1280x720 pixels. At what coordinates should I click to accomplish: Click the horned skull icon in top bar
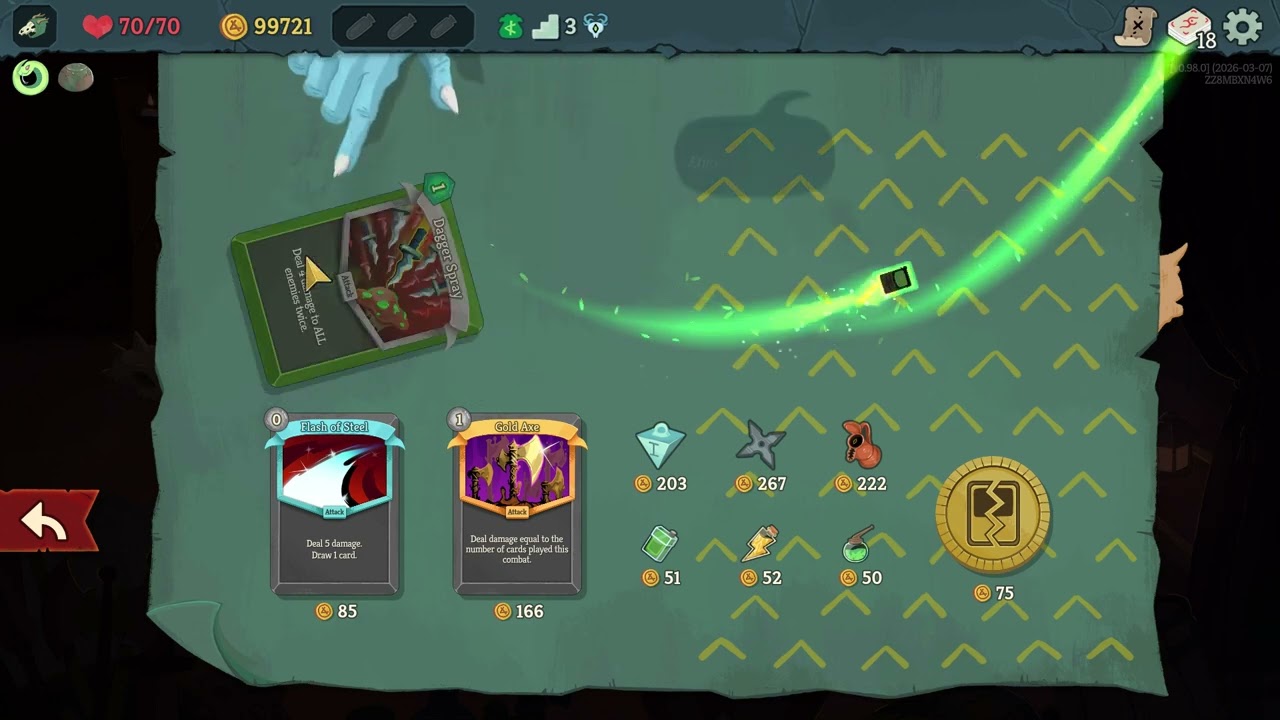(596, 27)
